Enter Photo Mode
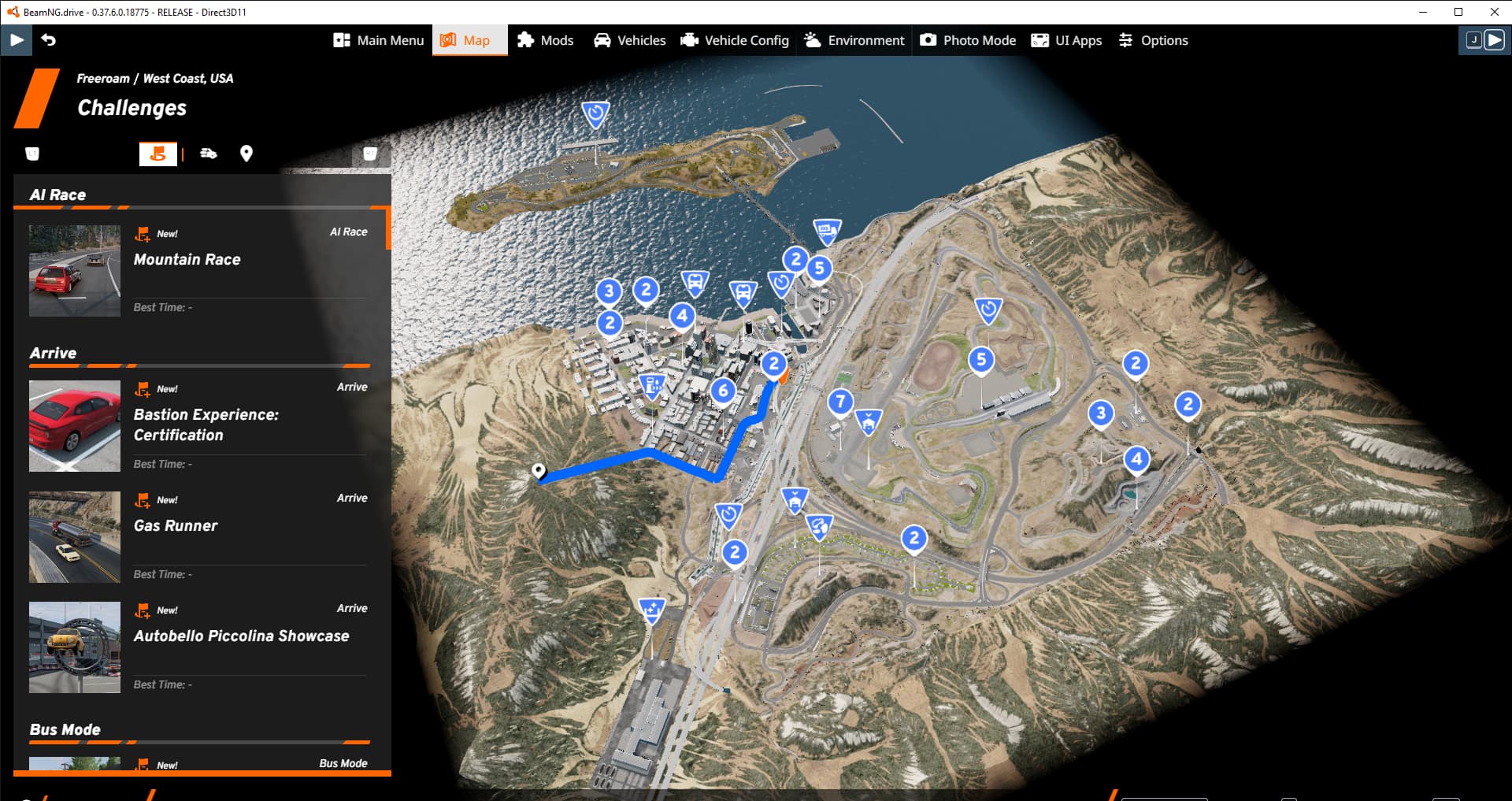This screenshot has width=1512, height=801. (x=968, y=40)
